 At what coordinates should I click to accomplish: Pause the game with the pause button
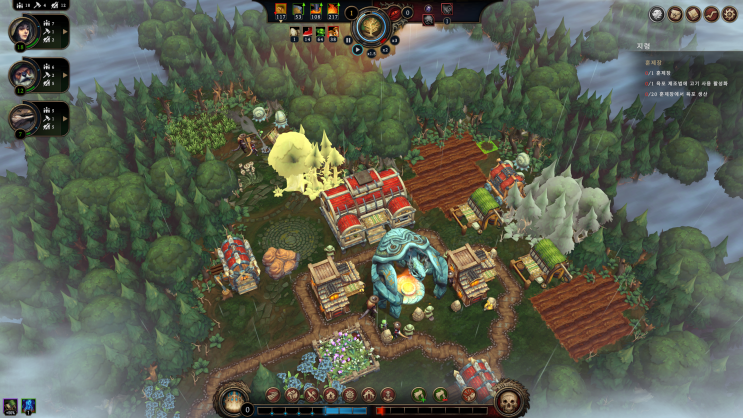click(348, 42)
